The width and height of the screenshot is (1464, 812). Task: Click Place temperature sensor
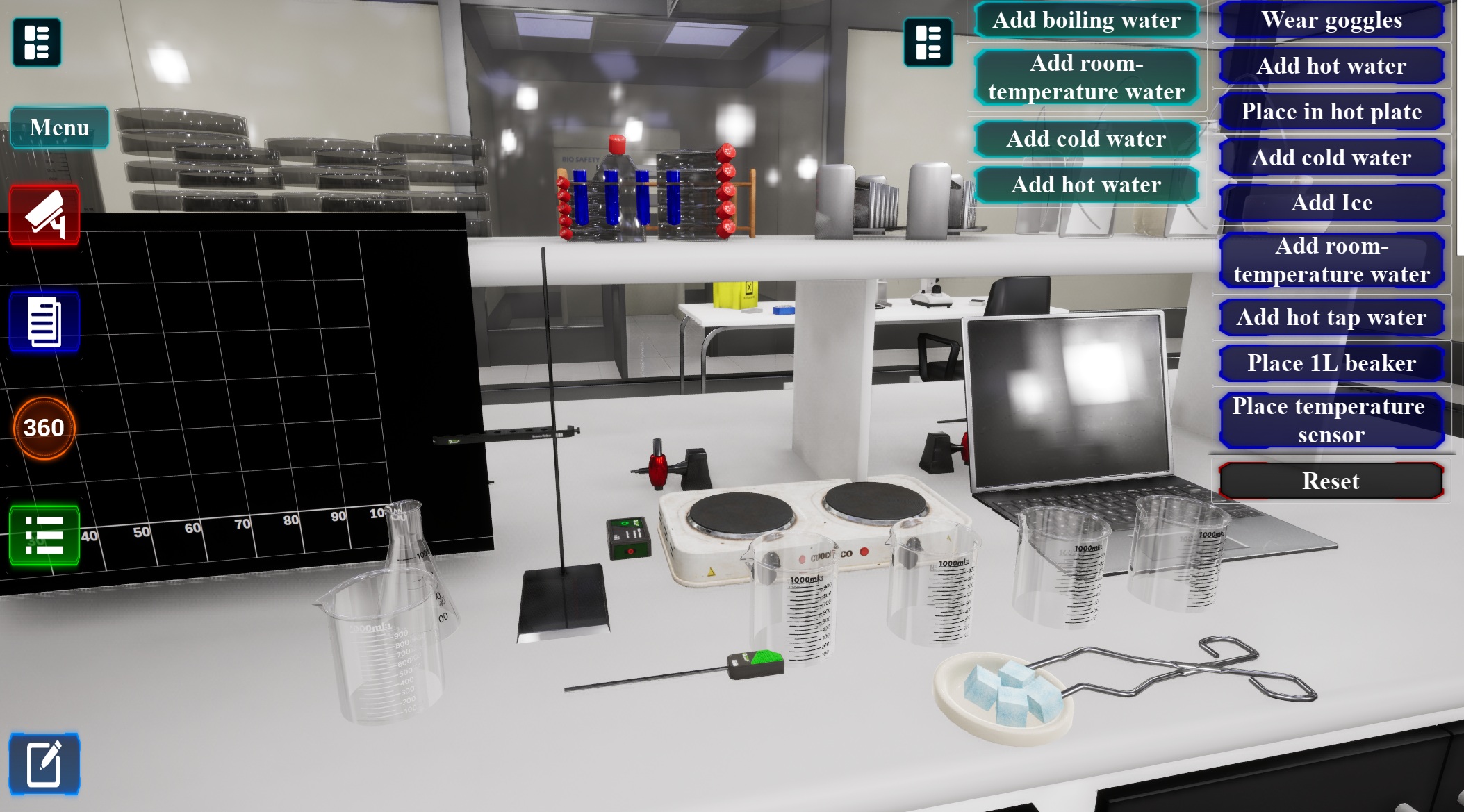pos(1331,419)
